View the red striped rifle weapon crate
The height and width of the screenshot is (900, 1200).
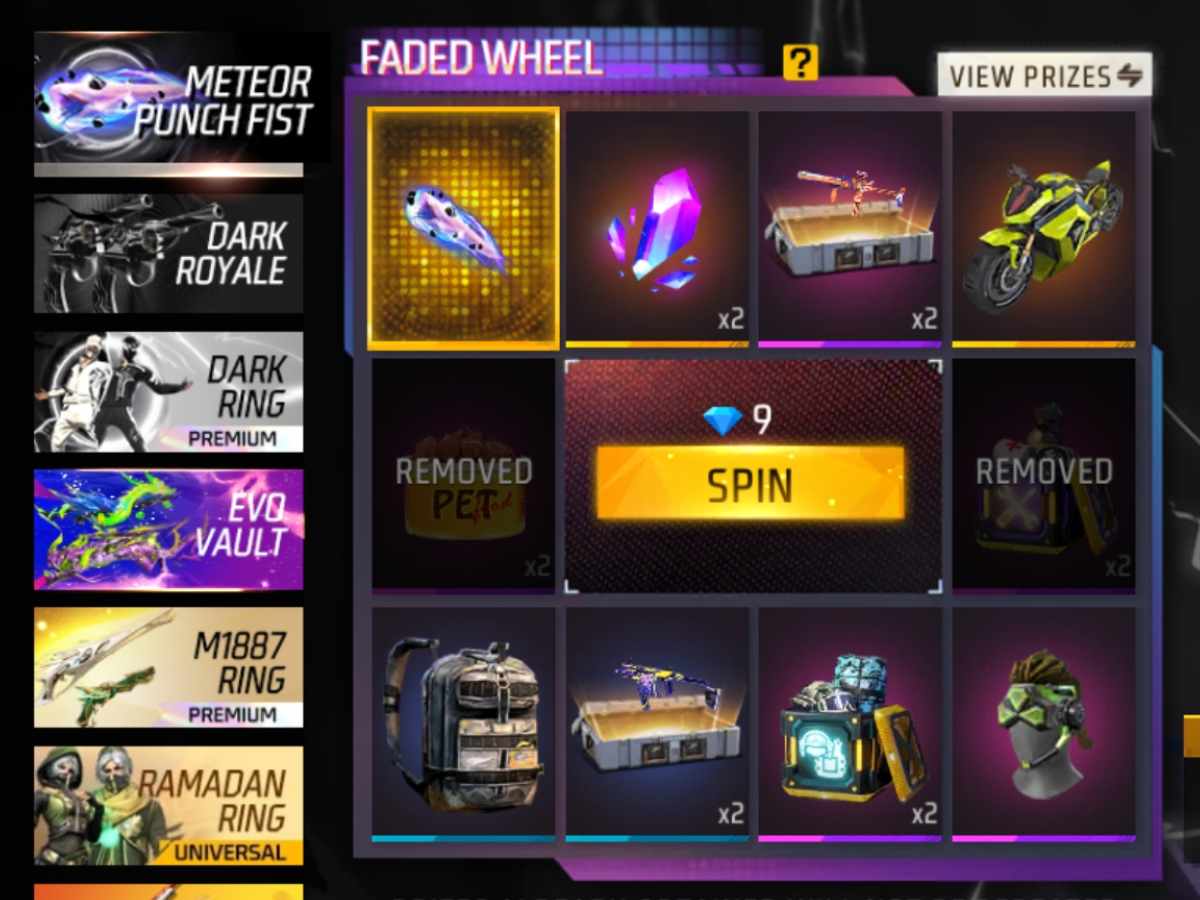click(x=850, y=228)
